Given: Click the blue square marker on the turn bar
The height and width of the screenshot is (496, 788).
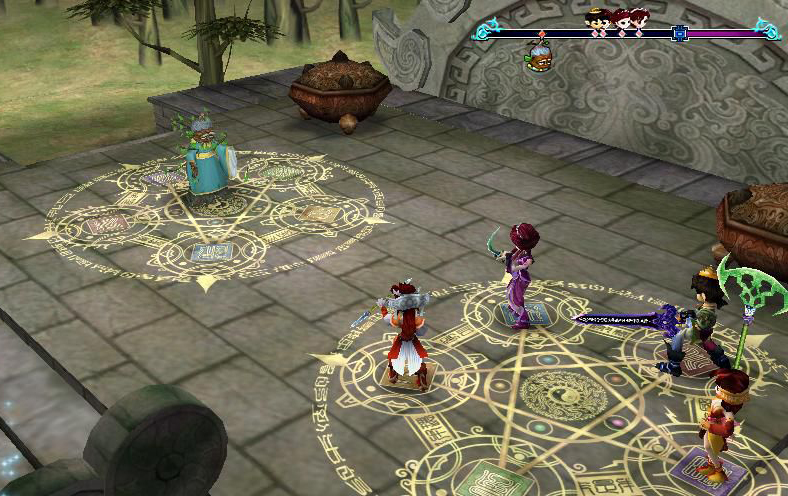Looking at the screenshot, I should pyautogui.click(x=679, y=33).
